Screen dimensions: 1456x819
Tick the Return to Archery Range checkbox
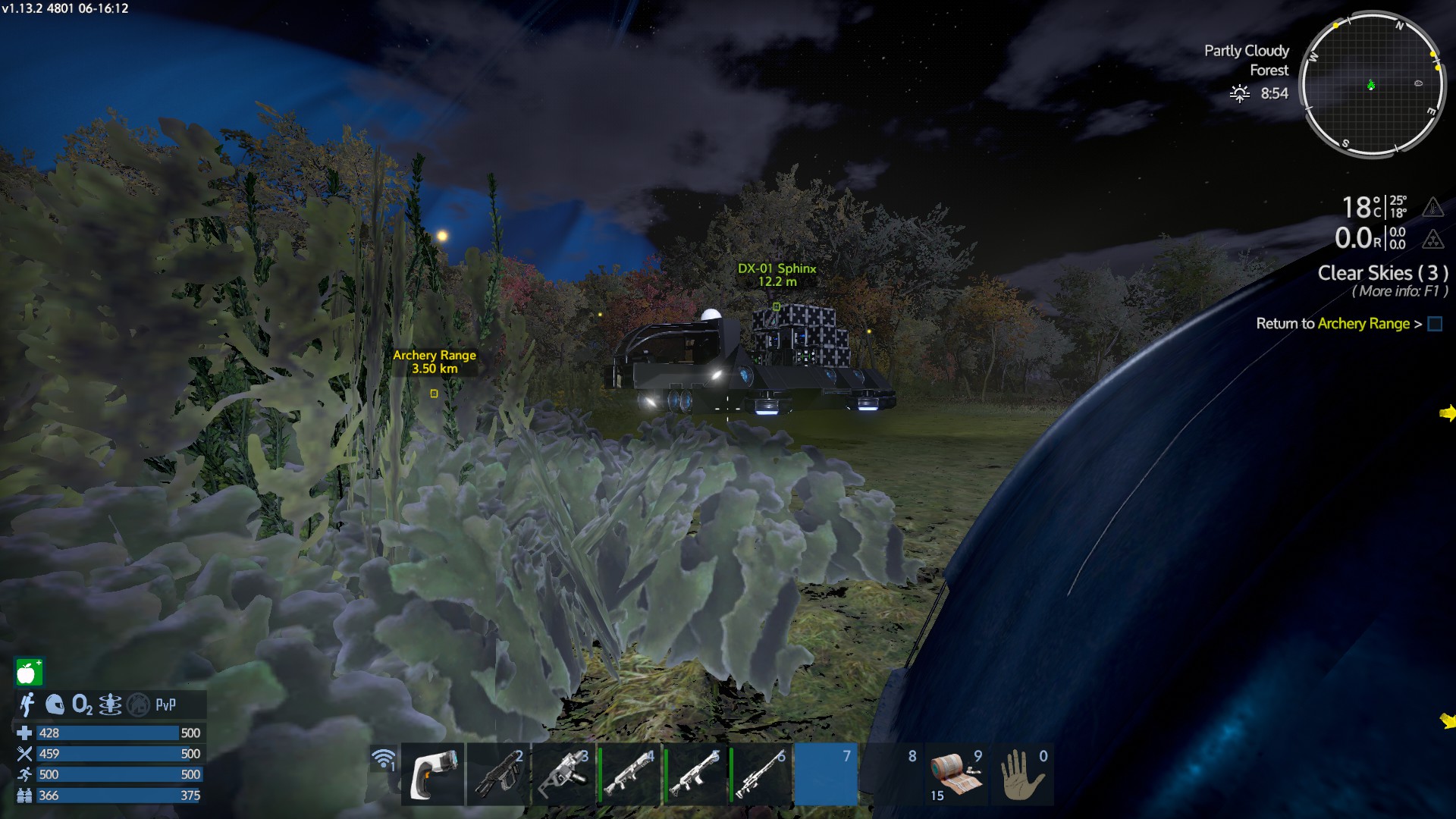pyautogui.click(x=1435, y=324)
